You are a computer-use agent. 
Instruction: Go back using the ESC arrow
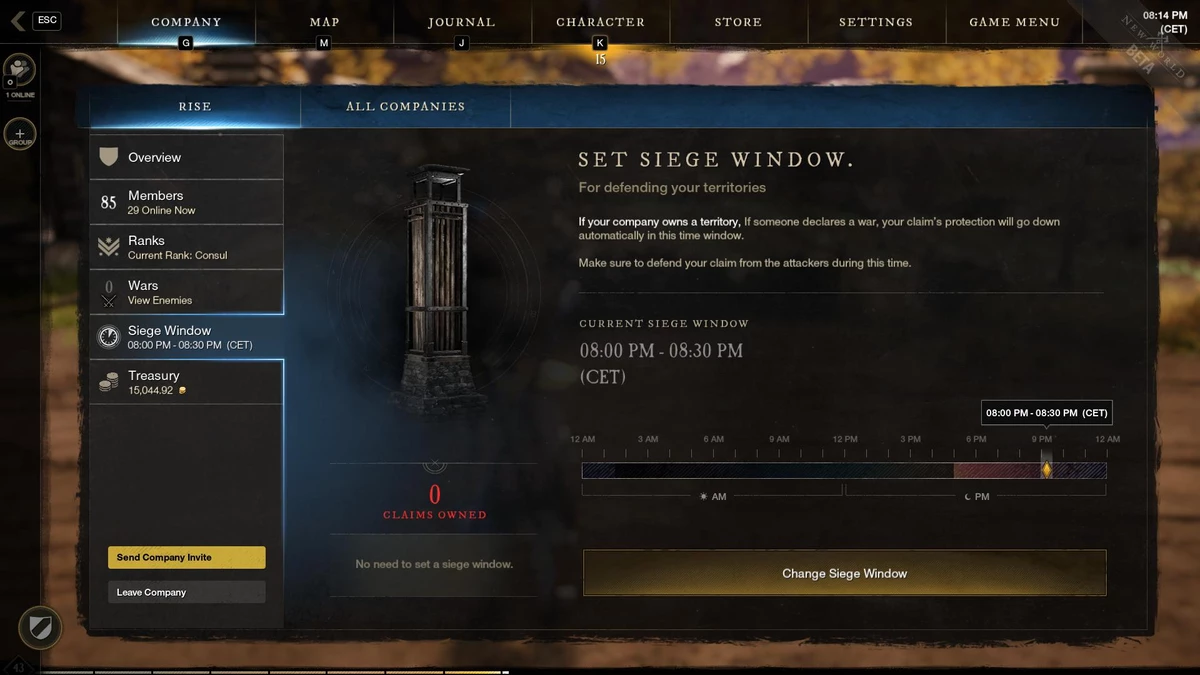pyautogui.click(x=19, y=21)
